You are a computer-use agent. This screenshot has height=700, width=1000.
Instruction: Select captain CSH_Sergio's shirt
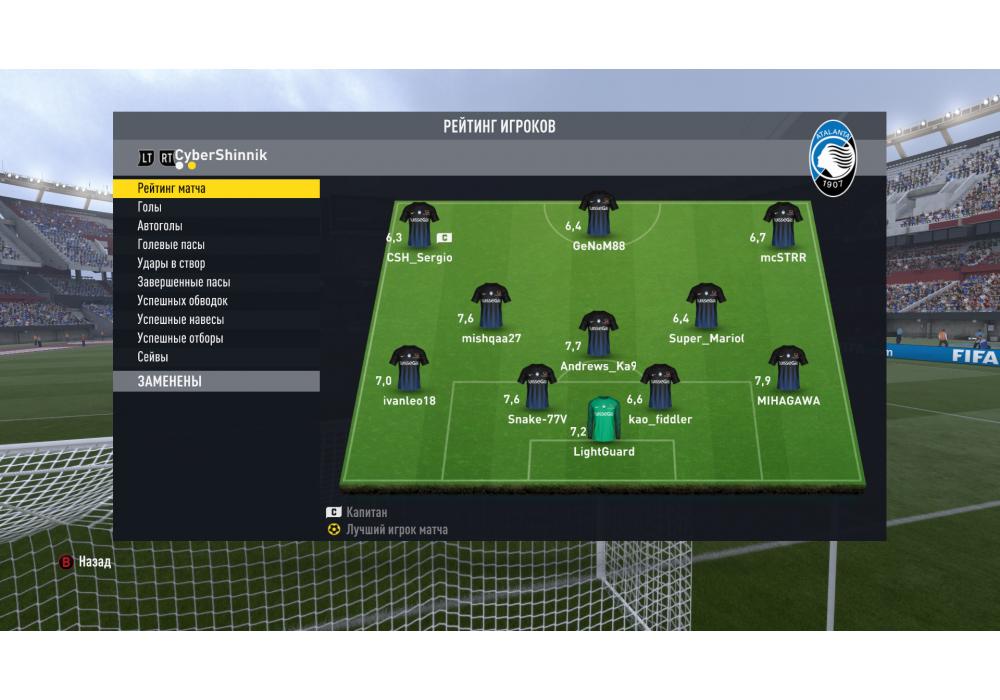(x=419, y=225)
